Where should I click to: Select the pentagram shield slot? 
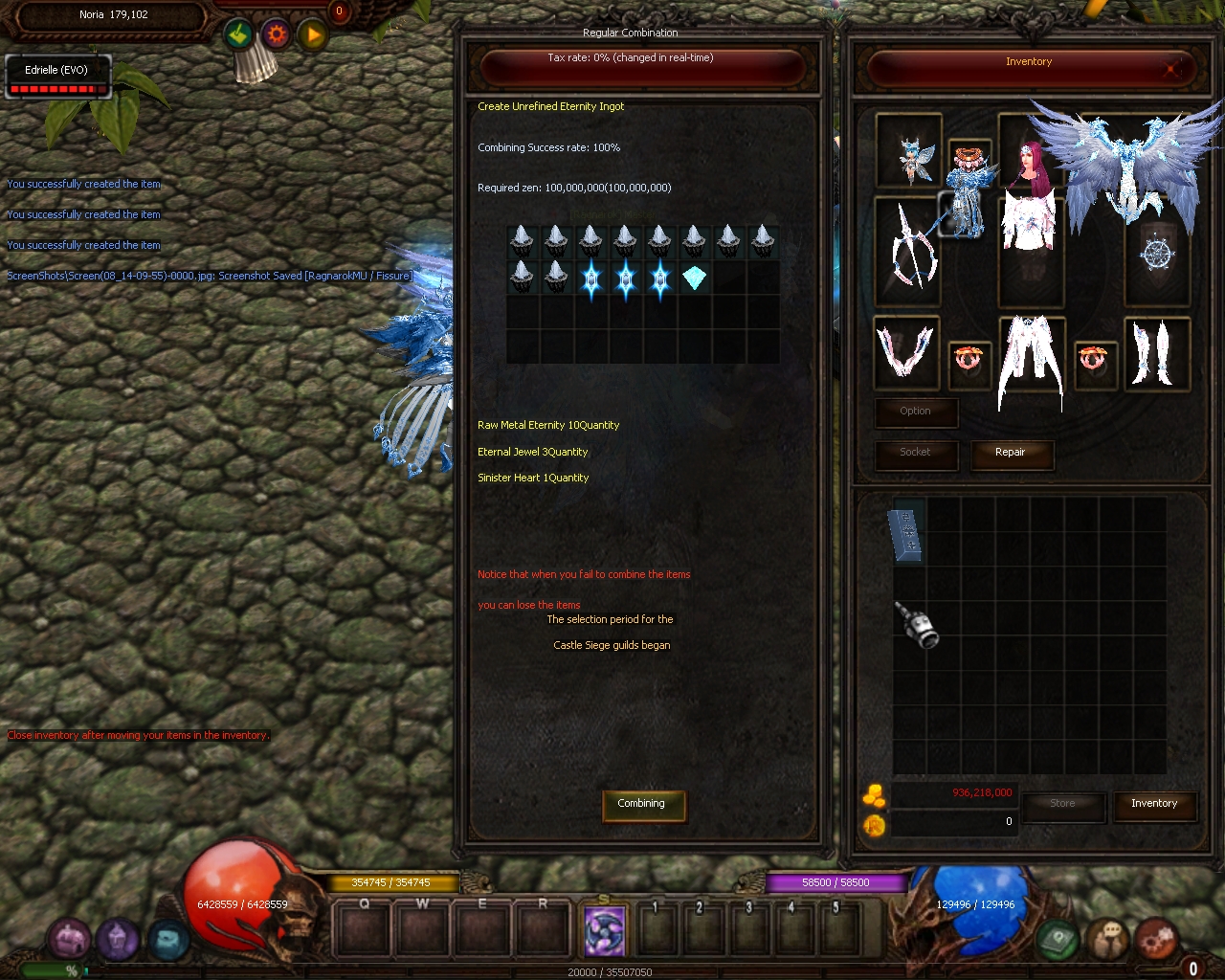click(1157, 254)
